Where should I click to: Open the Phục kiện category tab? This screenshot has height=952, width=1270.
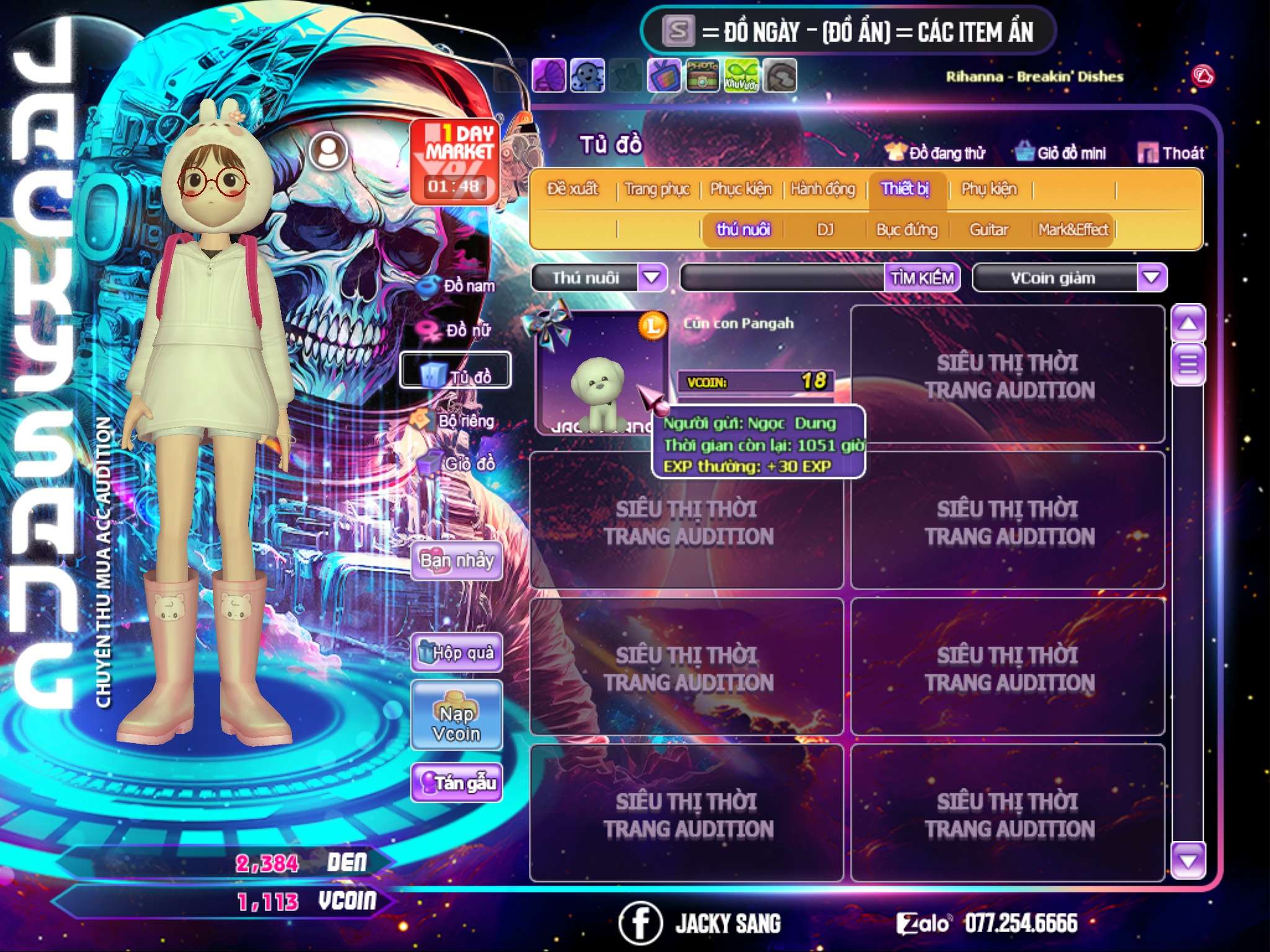pos(740,189)
